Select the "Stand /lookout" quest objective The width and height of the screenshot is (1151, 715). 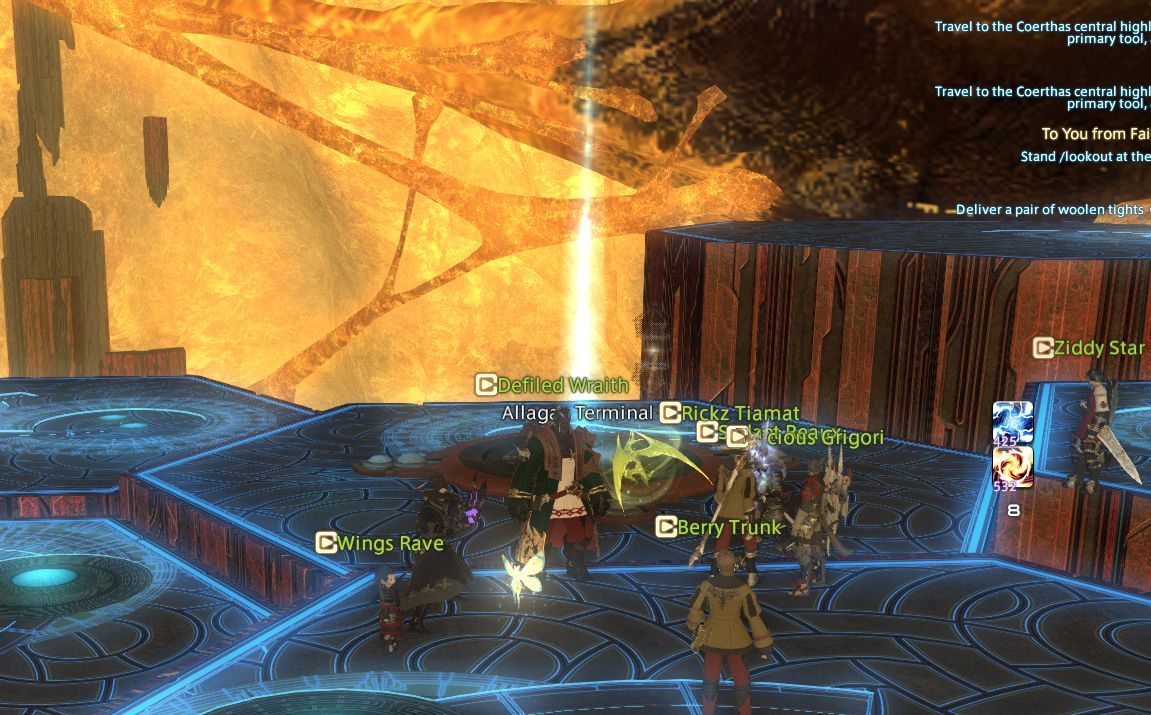click(x=1084, y=156)
